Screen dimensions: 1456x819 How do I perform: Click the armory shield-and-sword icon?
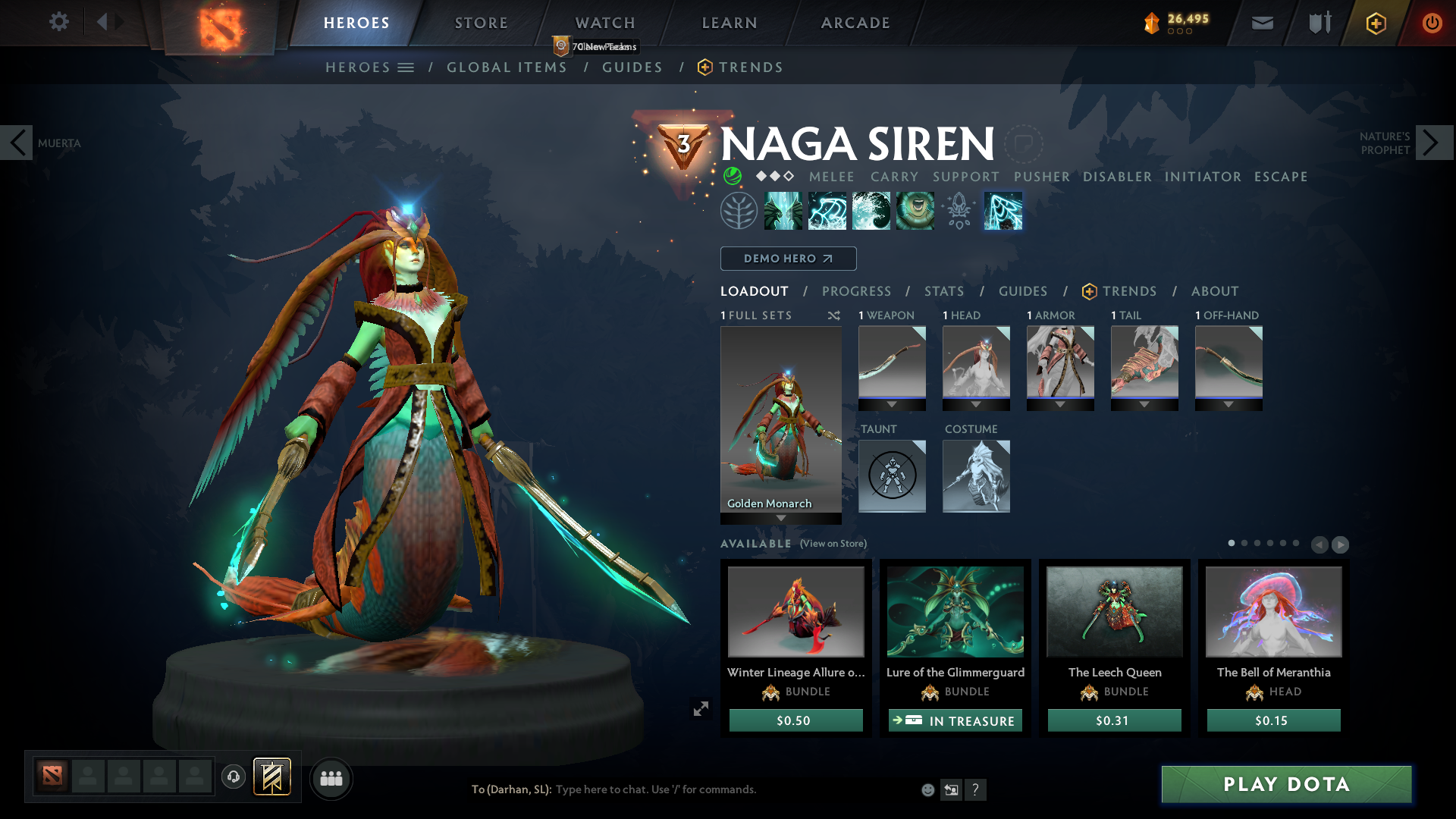[1318, 23]
